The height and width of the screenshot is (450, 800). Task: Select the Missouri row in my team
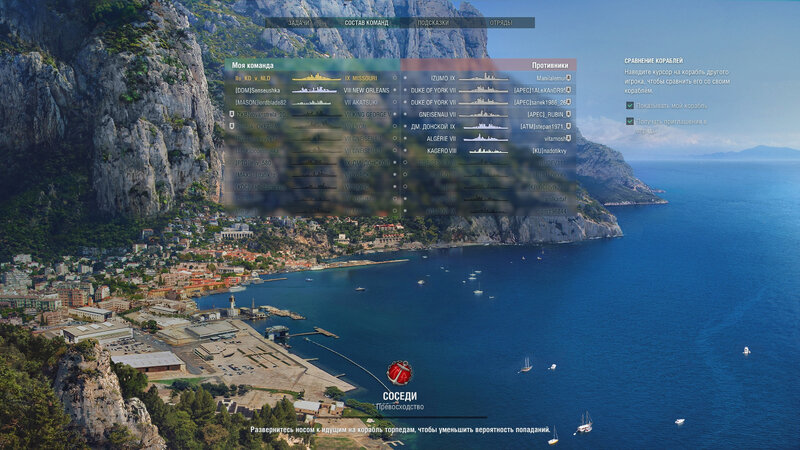click(x=310, y=77)
